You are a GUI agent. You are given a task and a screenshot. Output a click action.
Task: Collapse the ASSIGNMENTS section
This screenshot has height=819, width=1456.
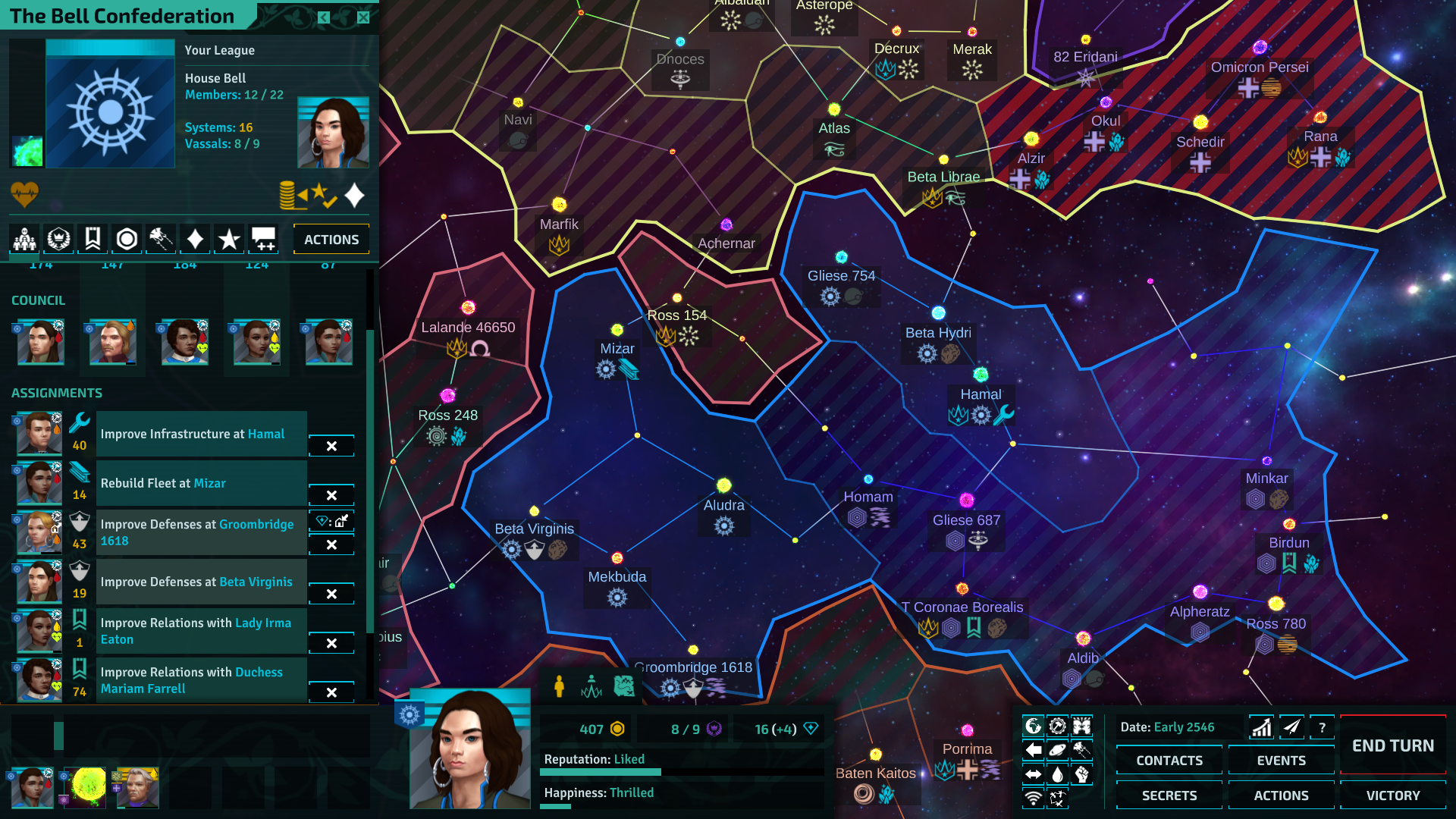57,393
